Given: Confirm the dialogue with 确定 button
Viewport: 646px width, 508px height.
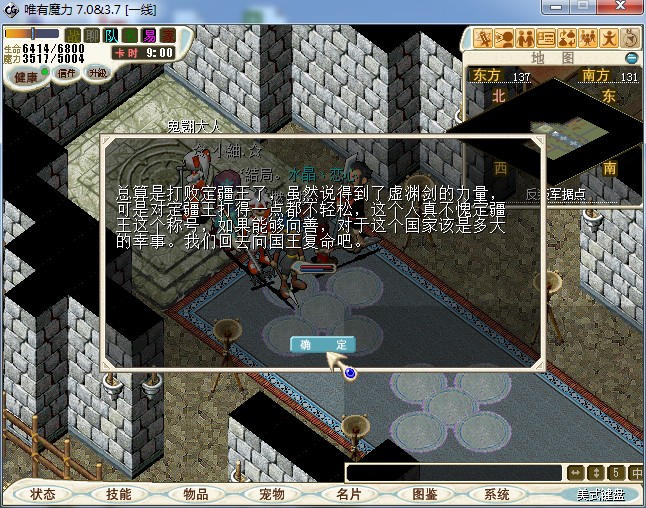Looking at the screenshot, I should [x=323, y=344].
